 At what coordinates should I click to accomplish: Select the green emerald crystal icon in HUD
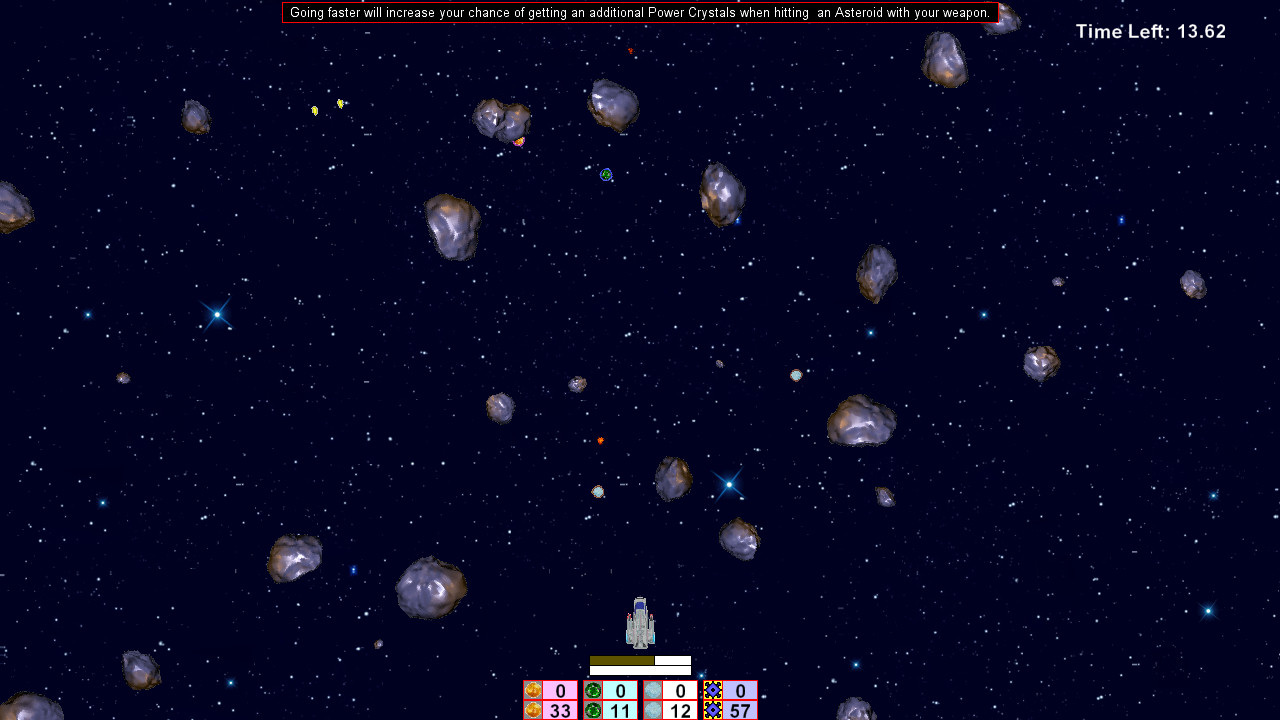click(593, 691)
